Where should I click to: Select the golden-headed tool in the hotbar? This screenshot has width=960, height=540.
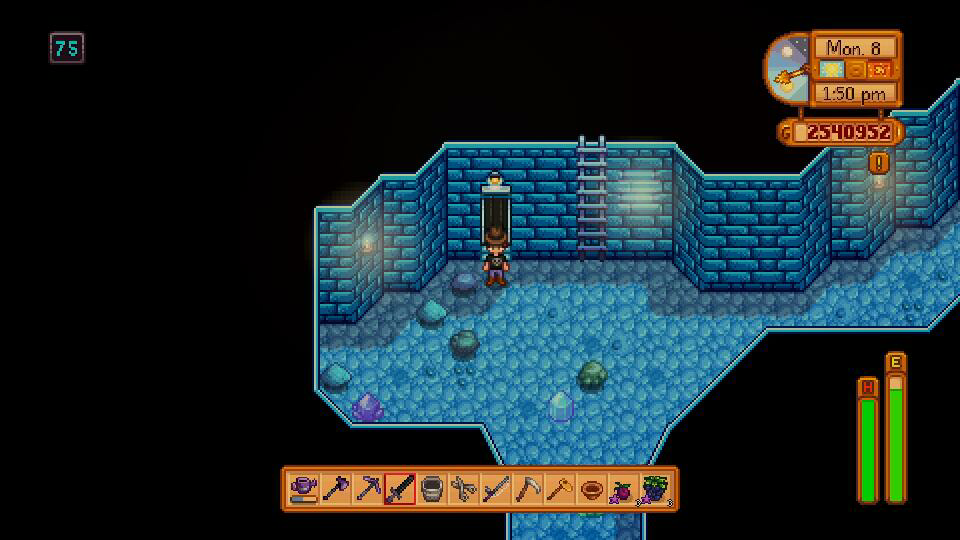click(560, 489)
